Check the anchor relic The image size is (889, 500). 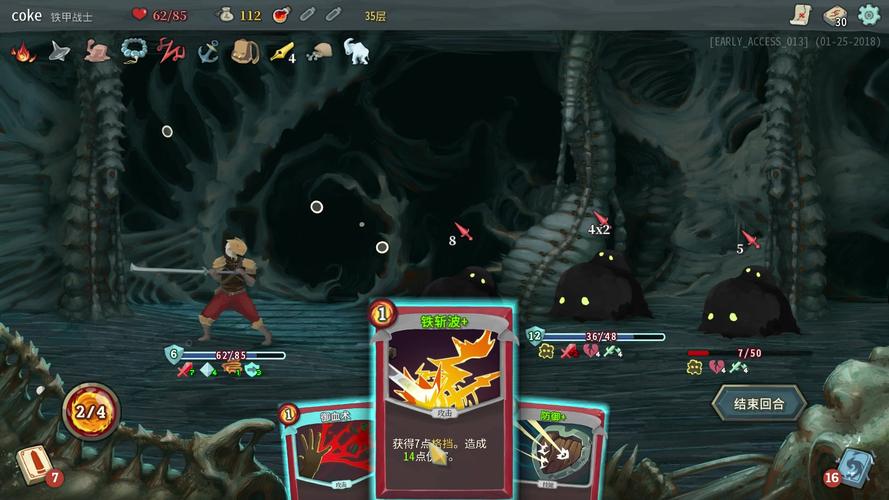point(208,52)
